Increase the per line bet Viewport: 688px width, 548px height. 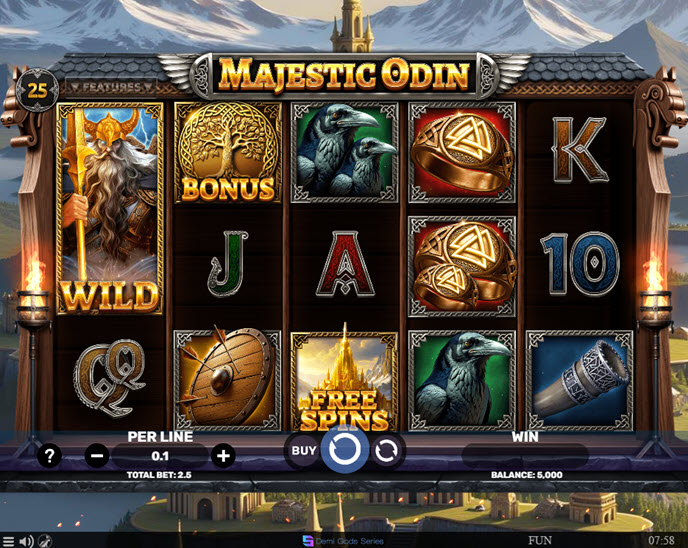click(224, 456)
